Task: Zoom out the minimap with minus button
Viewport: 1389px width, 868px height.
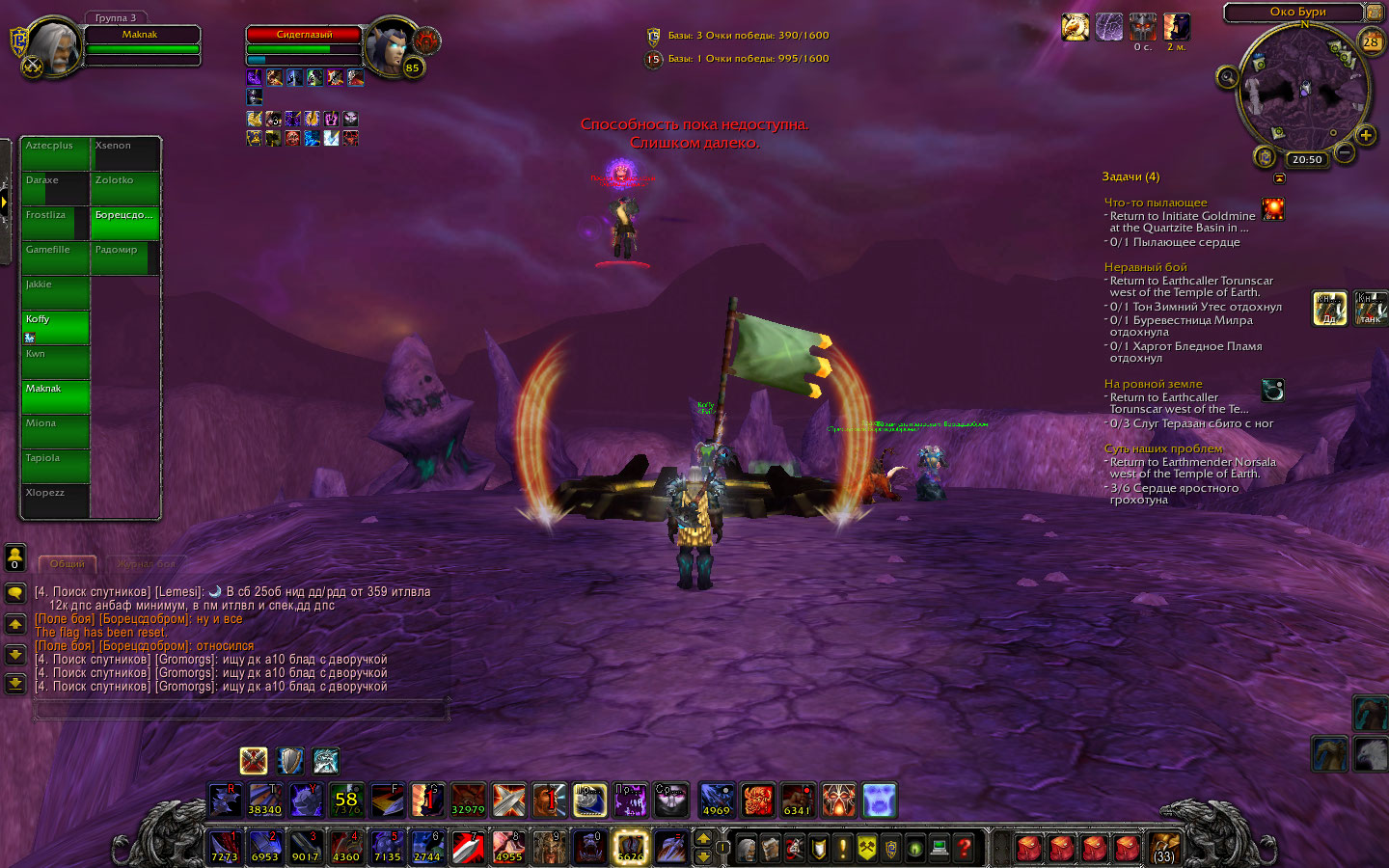Action: (1344, 152)
